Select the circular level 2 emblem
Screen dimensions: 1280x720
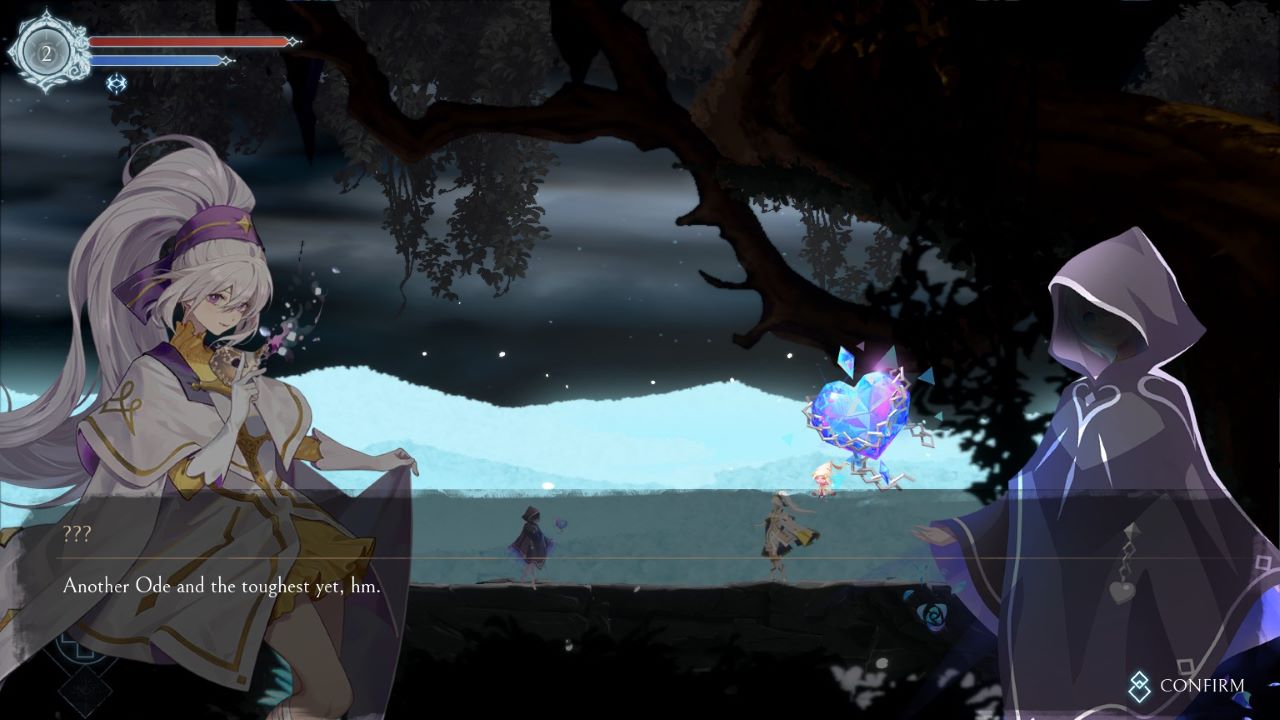click(x=45, y=52)
